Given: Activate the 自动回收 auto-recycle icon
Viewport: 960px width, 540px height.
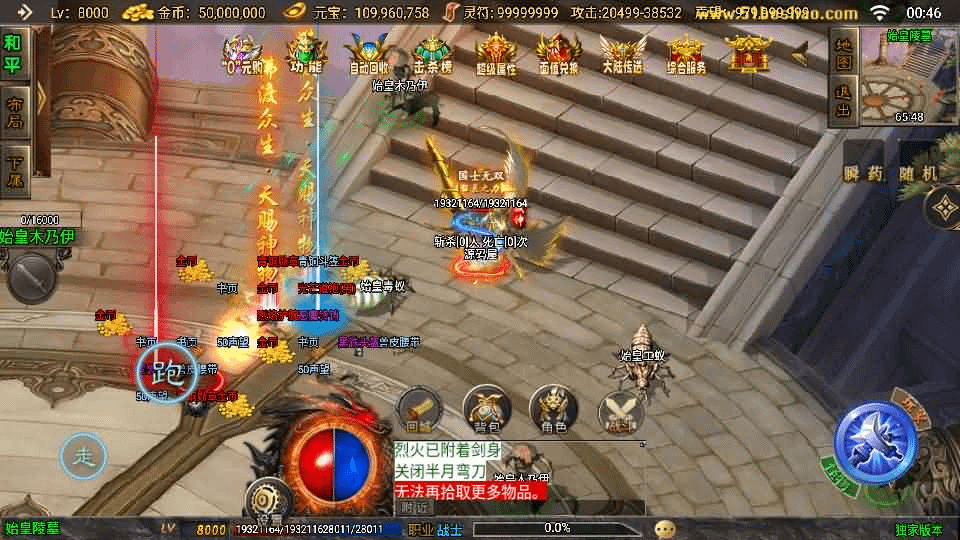Looking at the screenshot, I should [369, 53].
